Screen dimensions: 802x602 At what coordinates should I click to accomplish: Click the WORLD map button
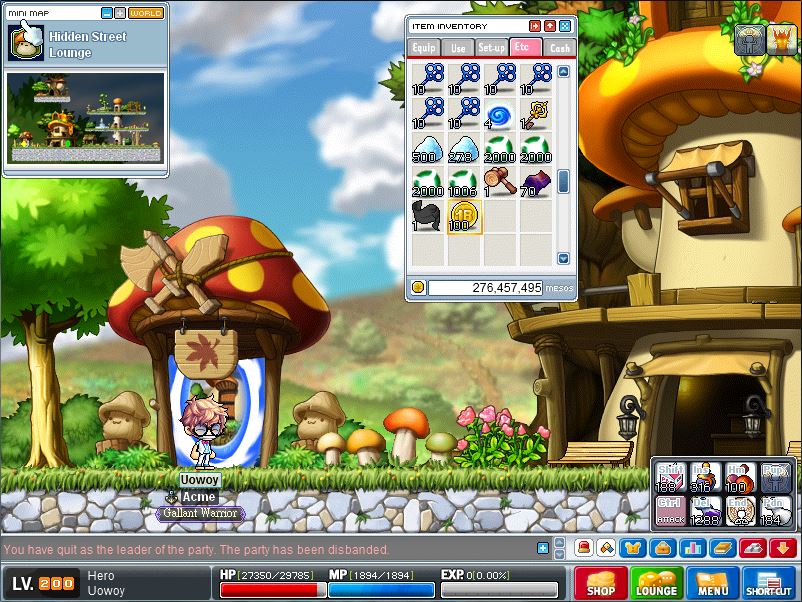[x=146, y=13]
